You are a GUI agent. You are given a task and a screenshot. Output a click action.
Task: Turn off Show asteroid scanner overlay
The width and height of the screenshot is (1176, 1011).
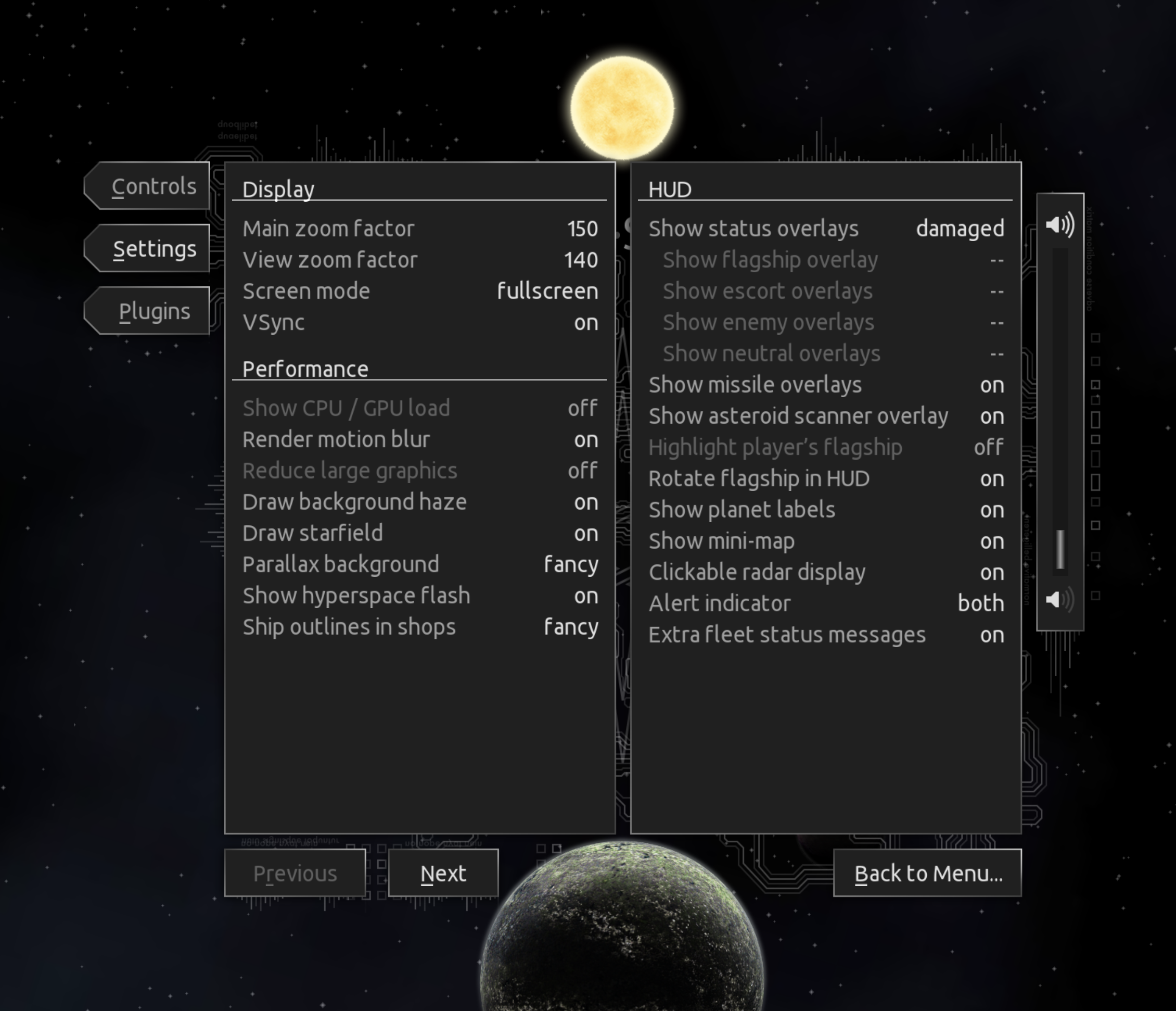[826, 416]
